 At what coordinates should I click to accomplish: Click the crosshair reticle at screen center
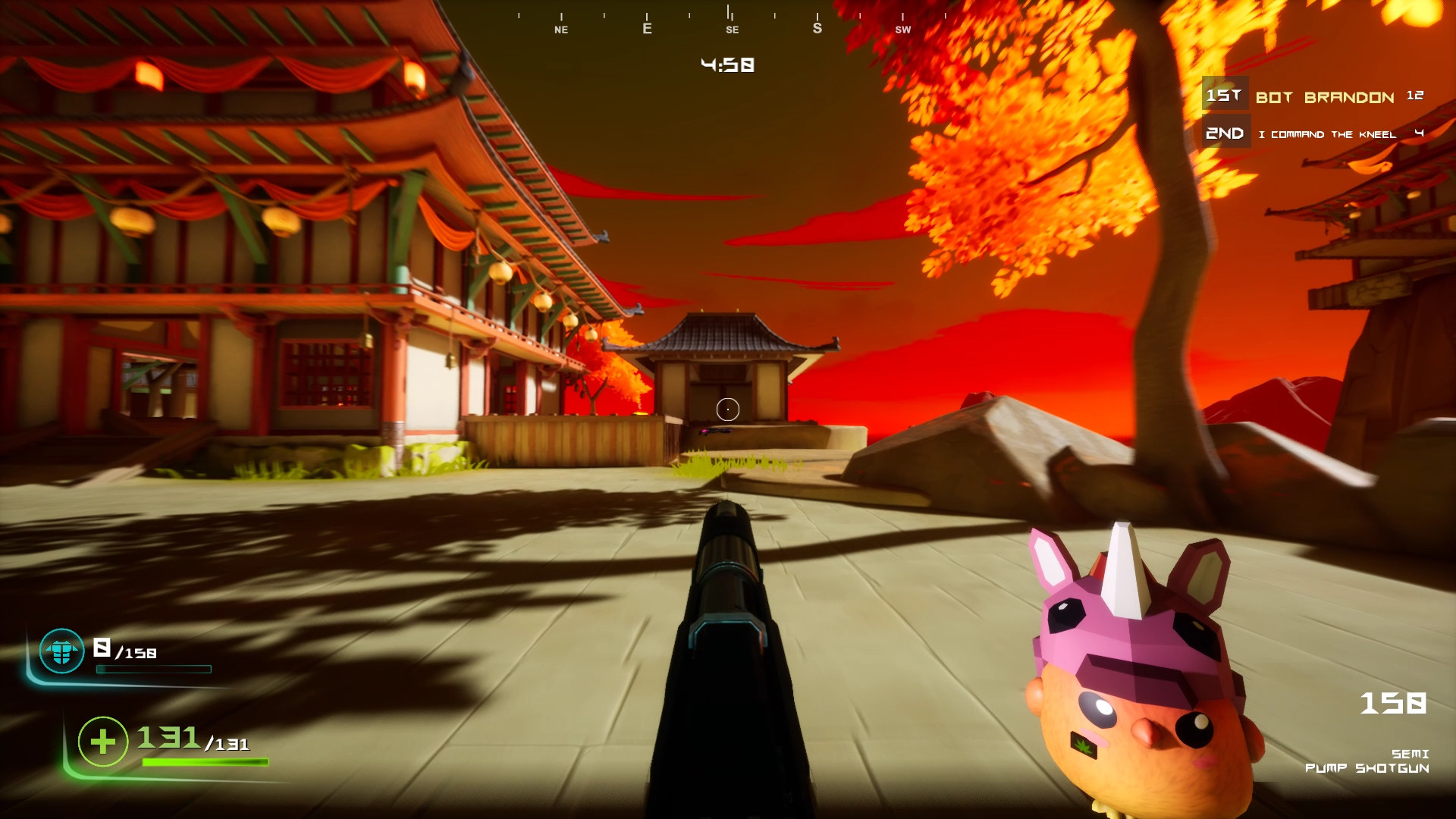[x=727, y=409]
